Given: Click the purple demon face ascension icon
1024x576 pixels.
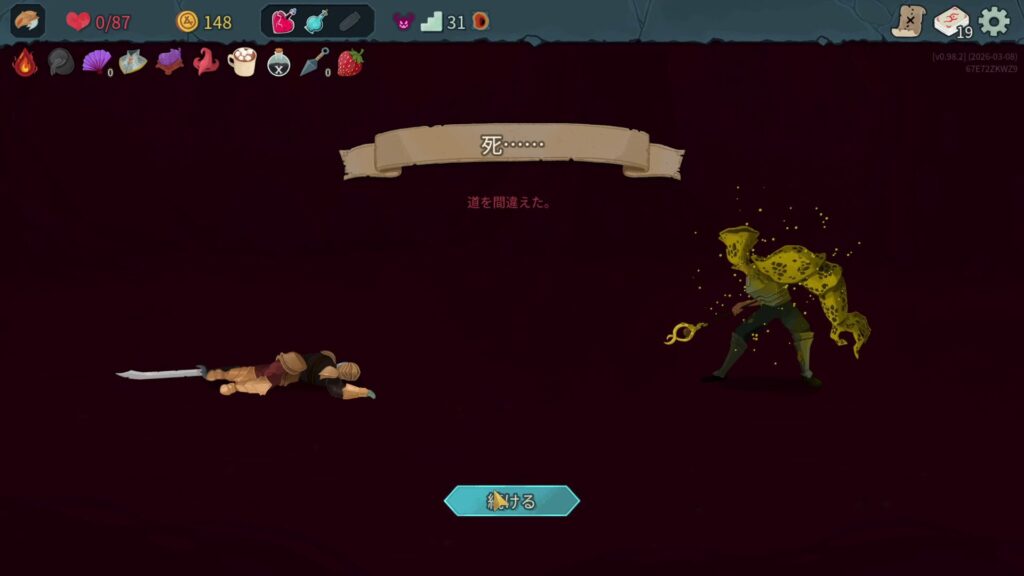Looking at the screenshot, I should (x=403, y=21).
